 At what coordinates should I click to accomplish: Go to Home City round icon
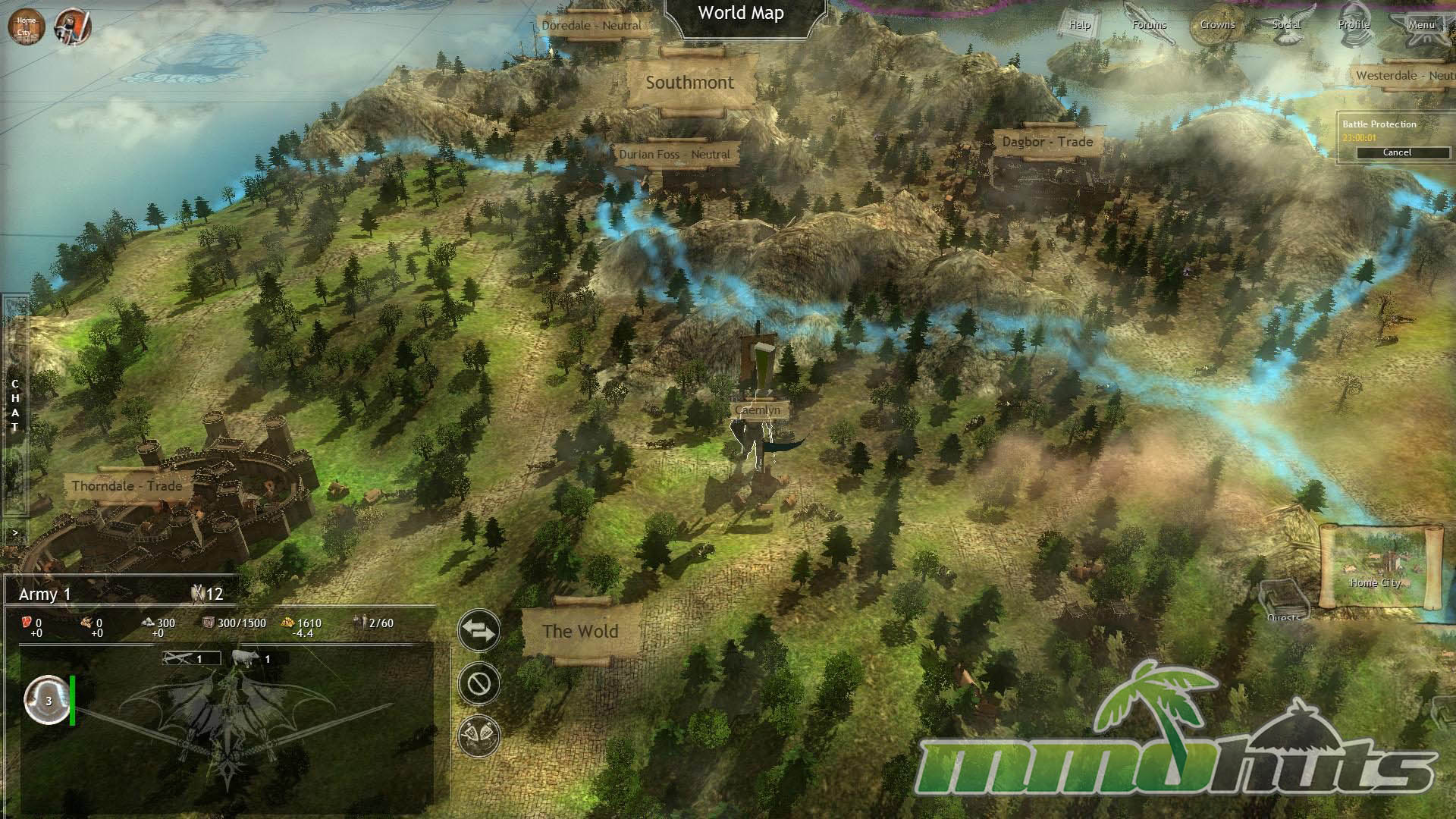click(26, 27)
